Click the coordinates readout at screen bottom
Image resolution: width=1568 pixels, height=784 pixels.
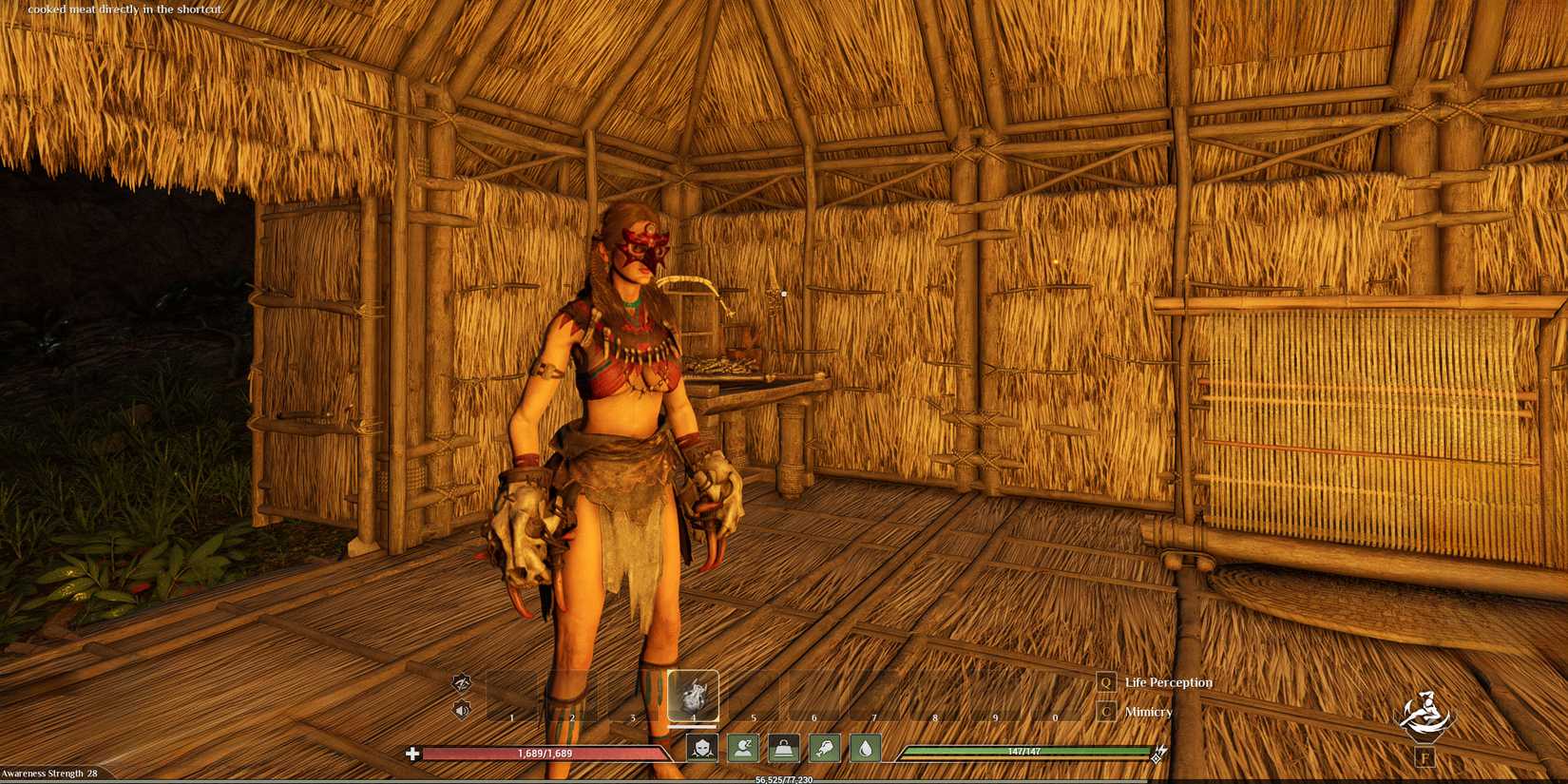[781, 778]
